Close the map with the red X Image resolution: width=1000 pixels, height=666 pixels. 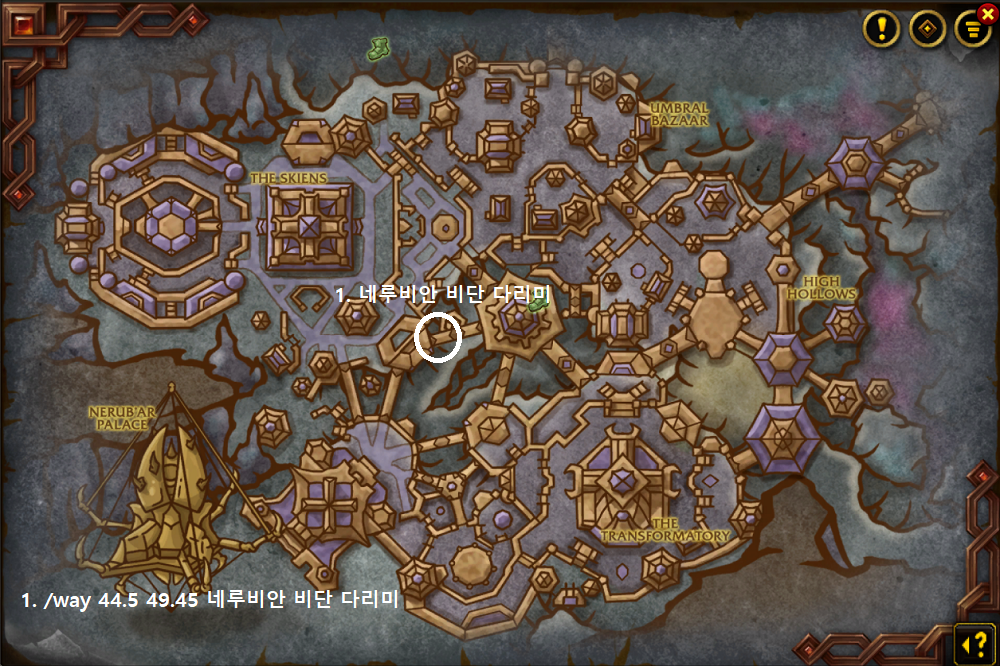coord(988,13)
